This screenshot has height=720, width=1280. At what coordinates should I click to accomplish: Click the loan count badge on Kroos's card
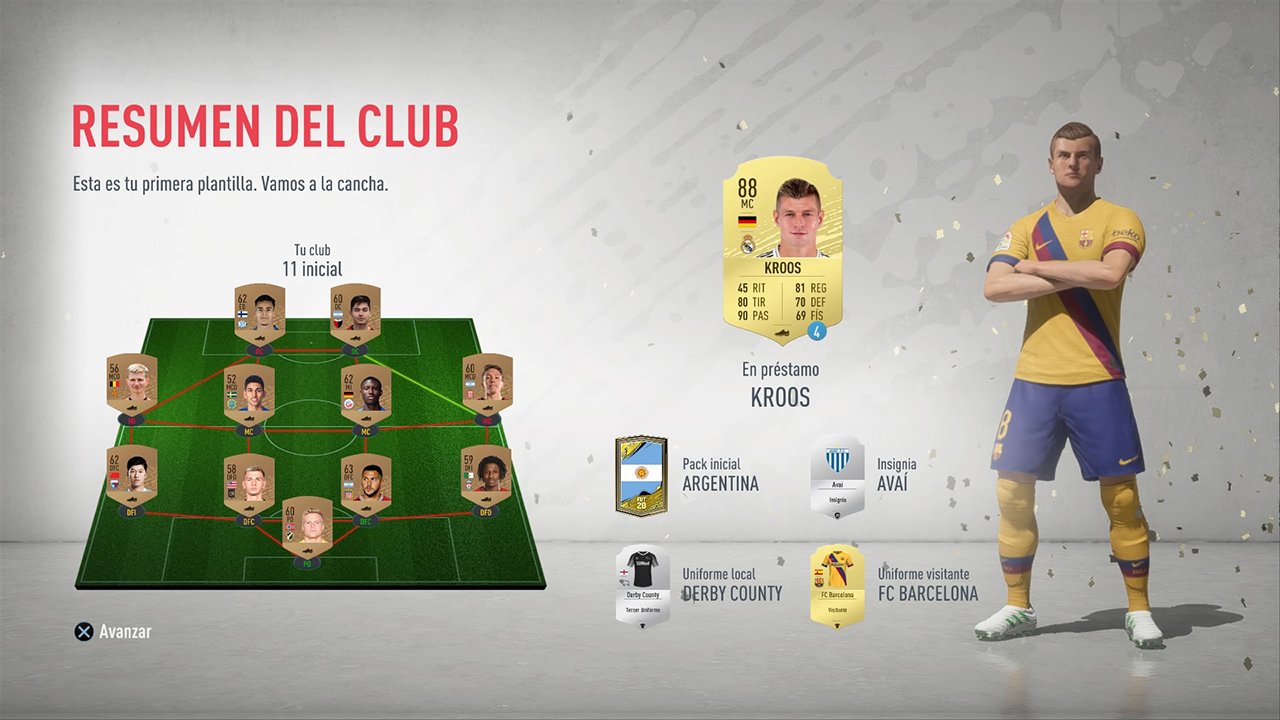click(x=818, y=330)
